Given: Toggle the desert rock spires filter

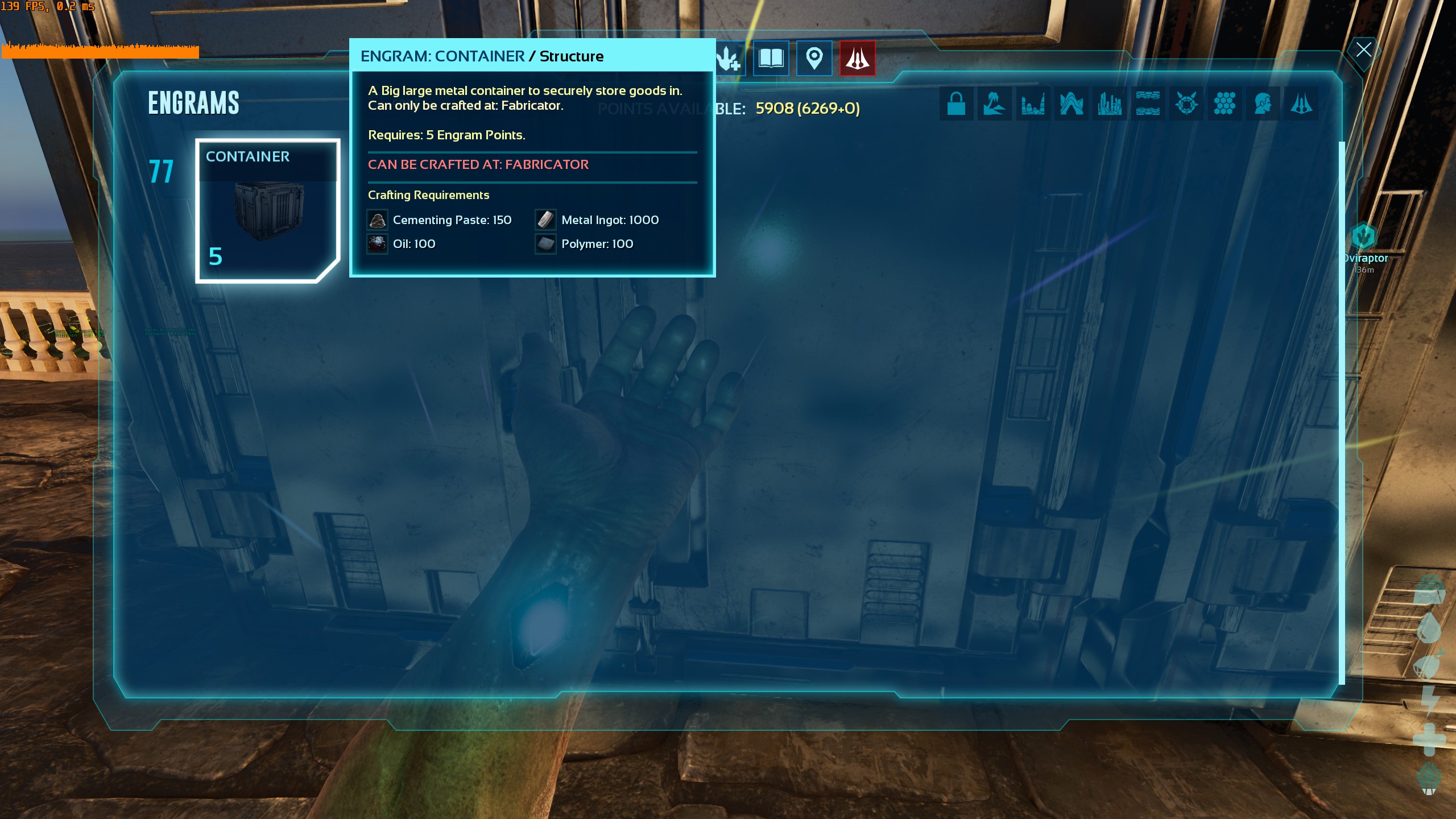Looking at the screenshot, I should 1033,104.
